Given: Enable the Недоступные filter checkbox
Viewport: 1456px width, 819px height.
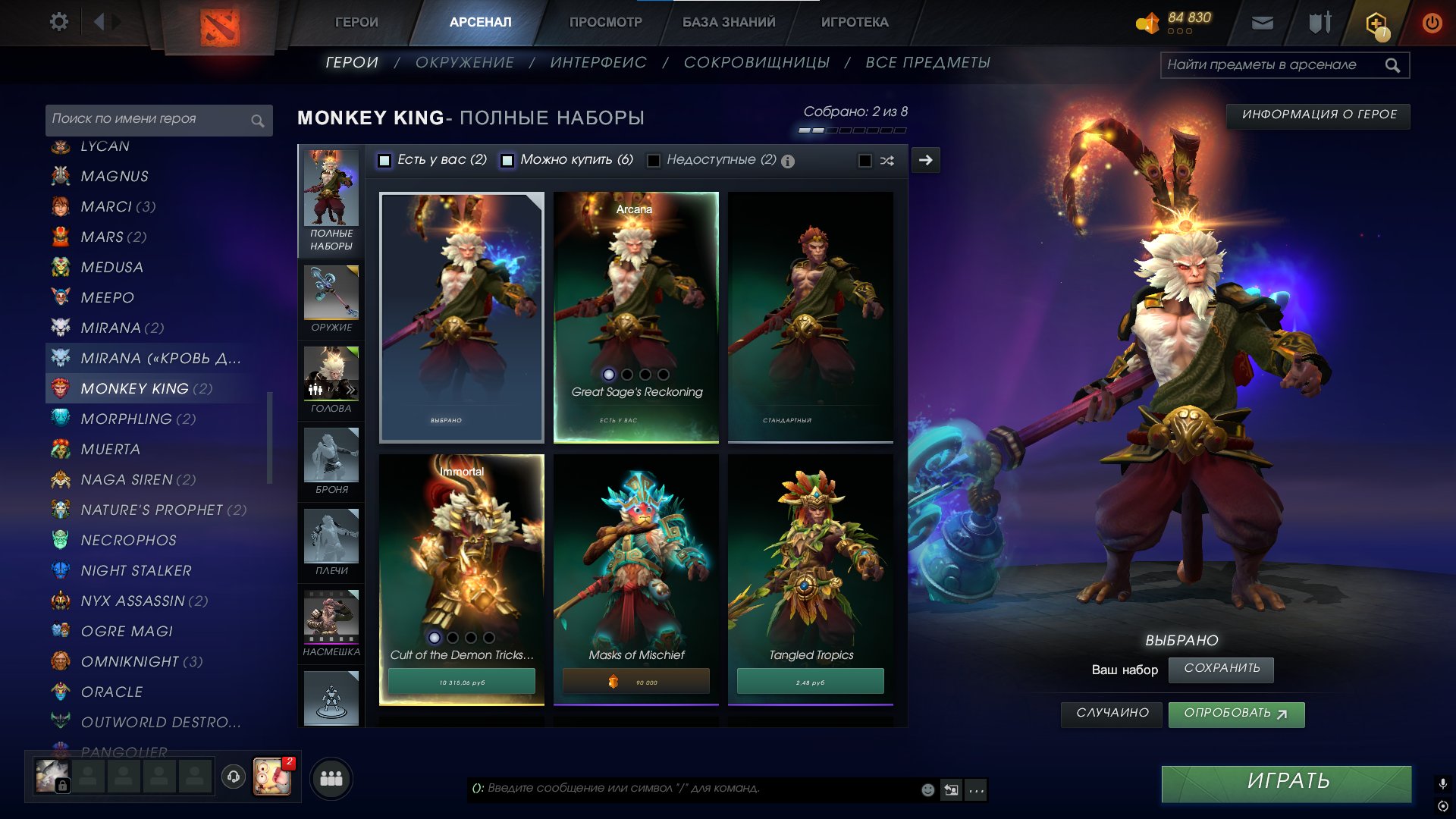Looking at the screenshot, I should [x=653, y=161].
